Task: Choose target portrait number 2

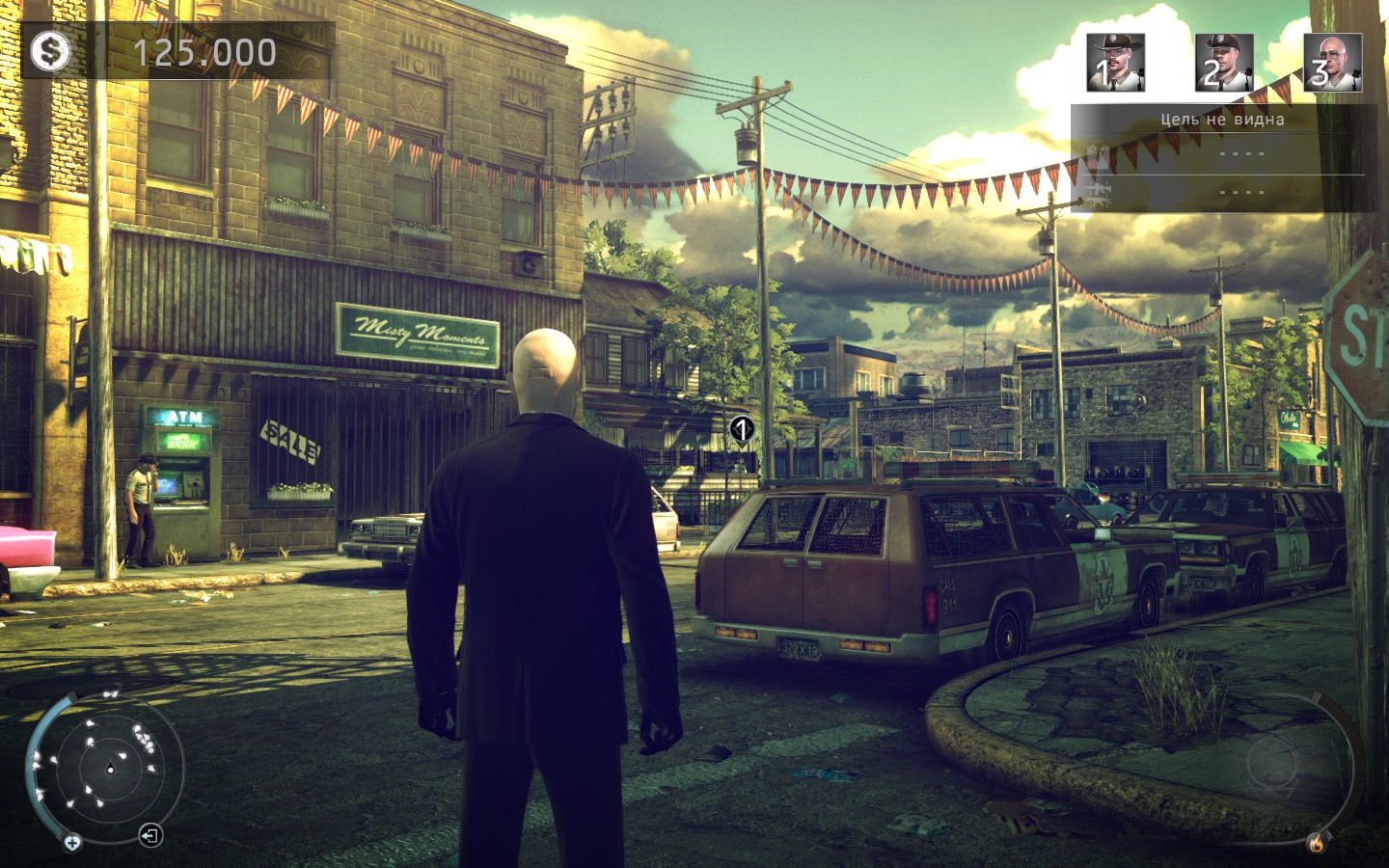Action: click(x=1224, y=63)
